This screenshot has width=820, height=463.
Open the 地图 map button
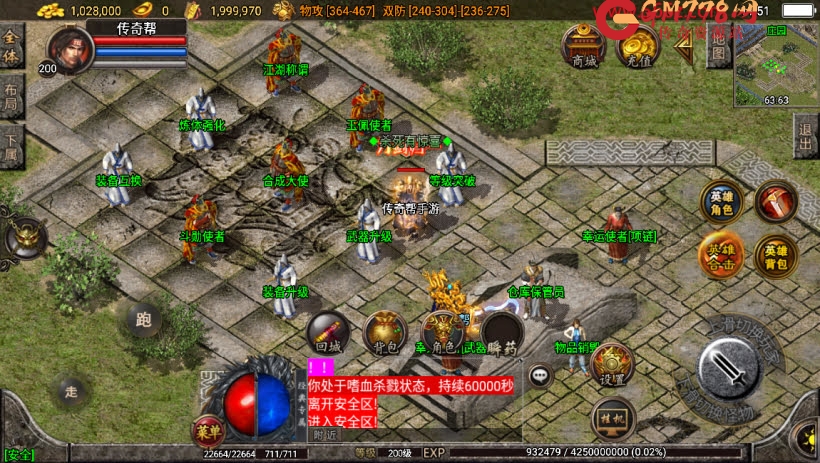tap(716, 48)
